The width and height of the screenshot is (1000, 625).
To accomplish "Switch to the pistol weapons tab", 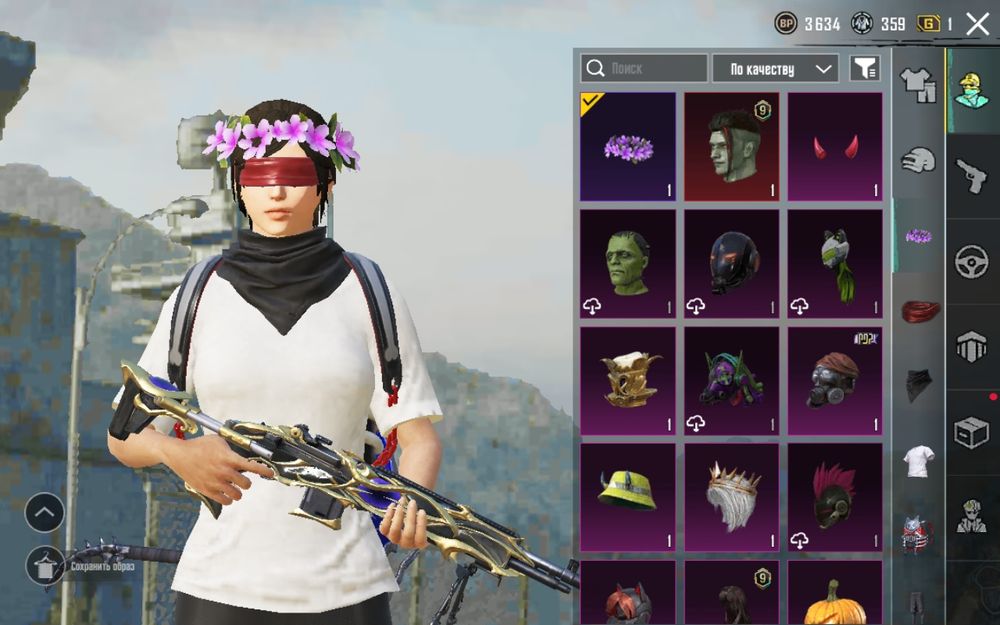I will click(972, 177).
